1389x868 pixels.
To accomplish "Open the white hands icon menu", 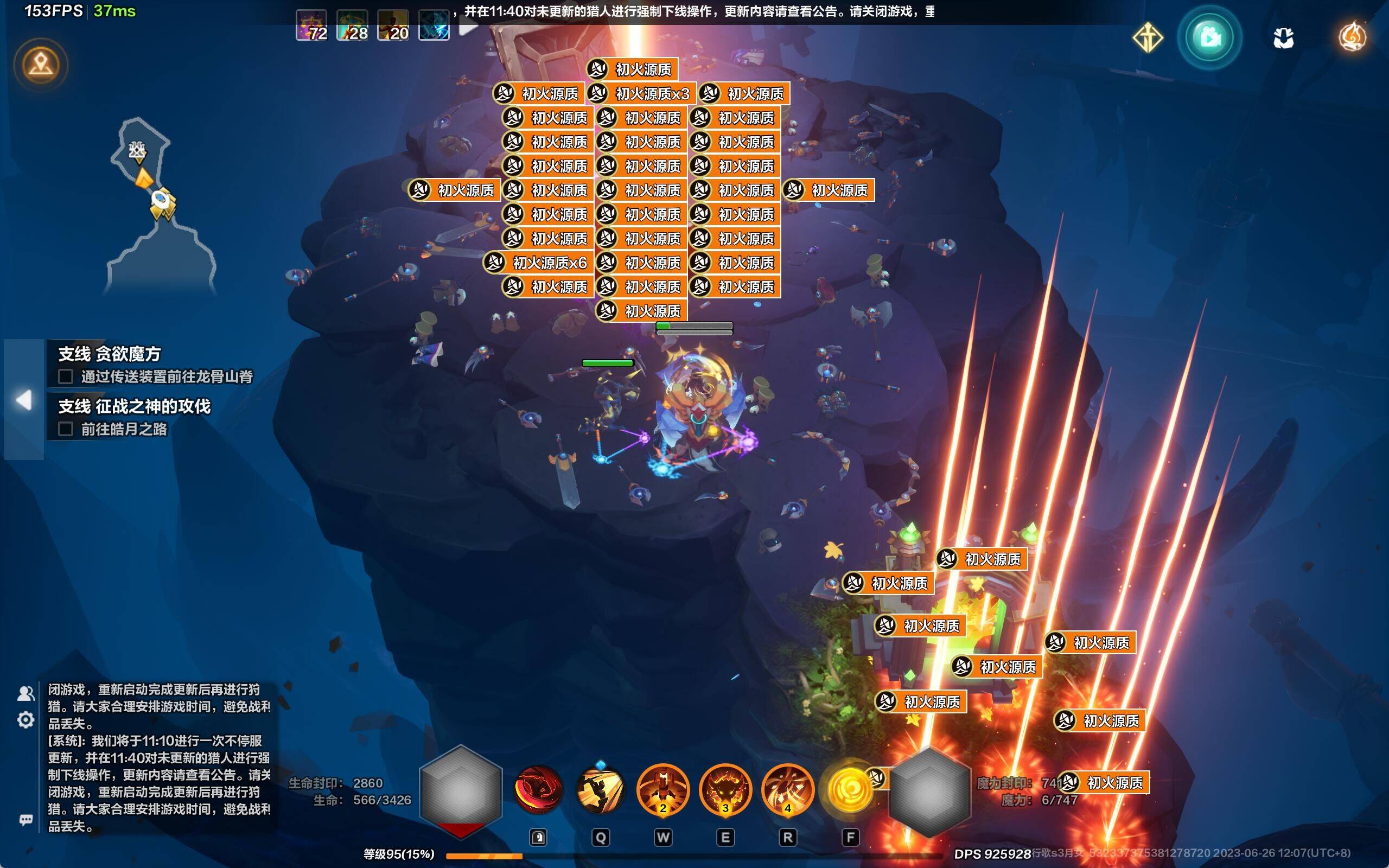I will (x=1283, y=39).
